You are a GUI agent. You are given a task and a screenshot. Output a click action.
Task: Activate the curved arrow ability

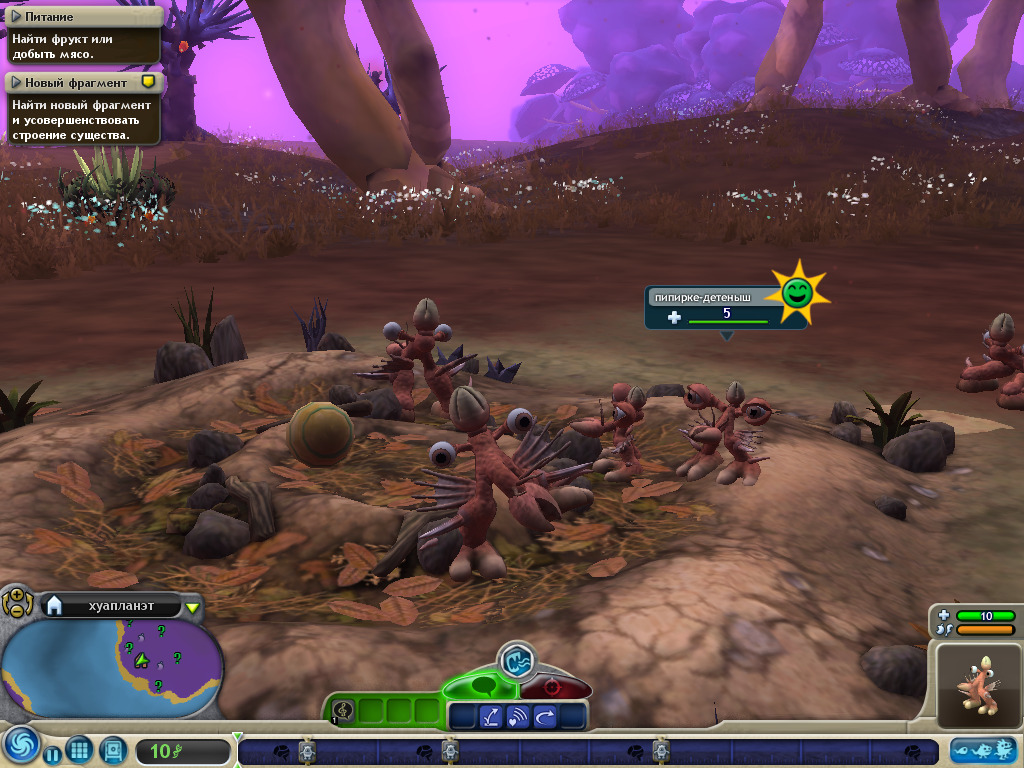coord(545,716)
